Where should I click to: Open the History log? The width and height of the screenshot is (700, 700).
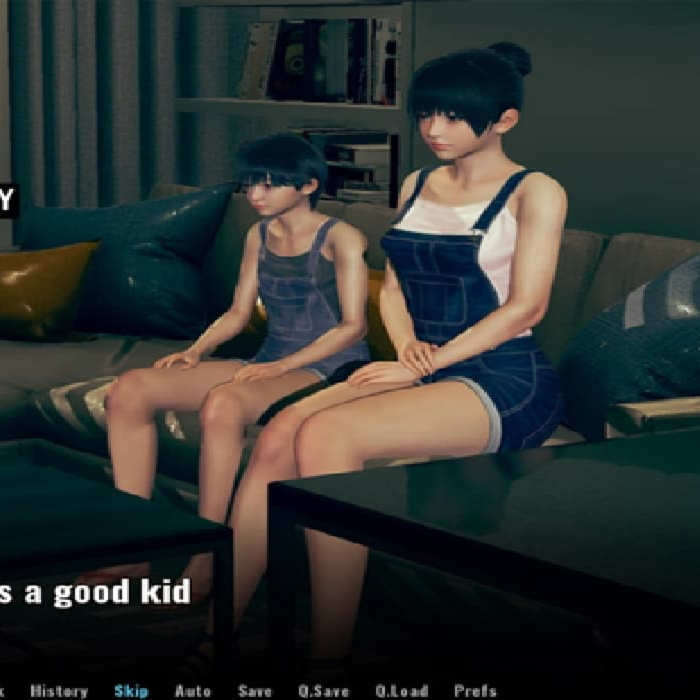tap(58, 690)
